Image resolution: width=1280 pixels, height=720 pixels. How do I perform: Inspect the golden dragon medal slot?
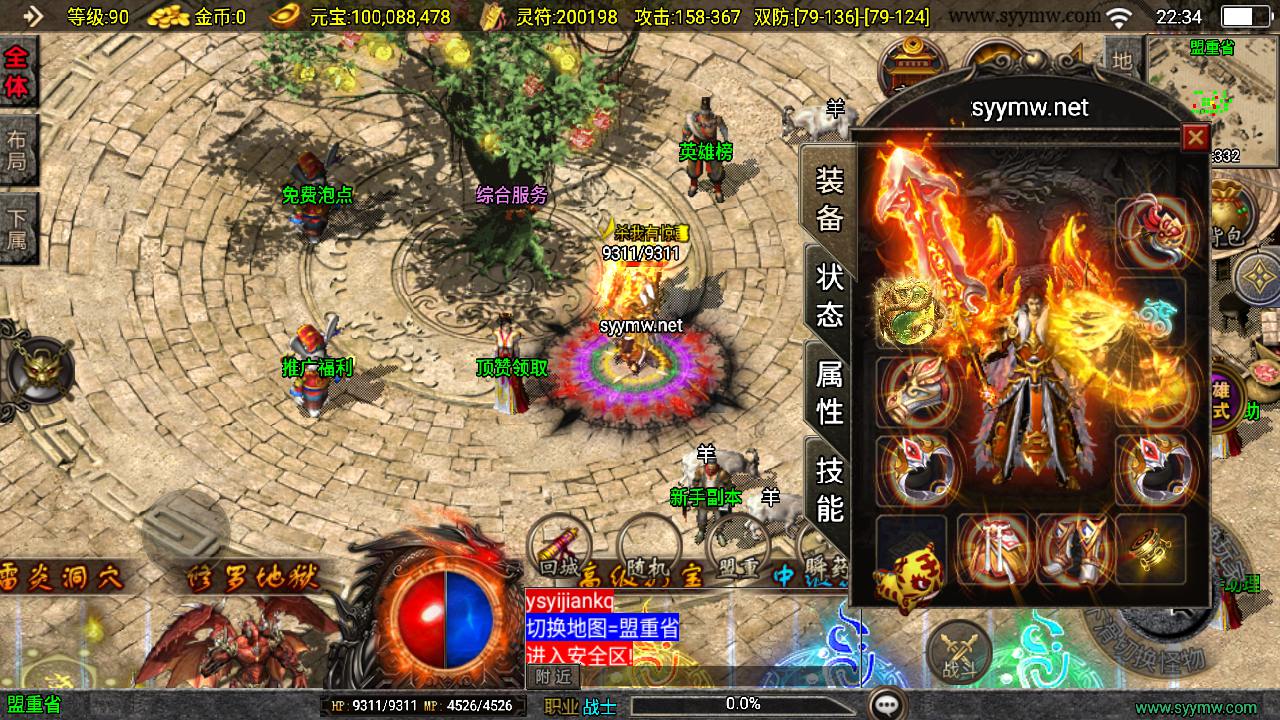click(x=909, y=310)
